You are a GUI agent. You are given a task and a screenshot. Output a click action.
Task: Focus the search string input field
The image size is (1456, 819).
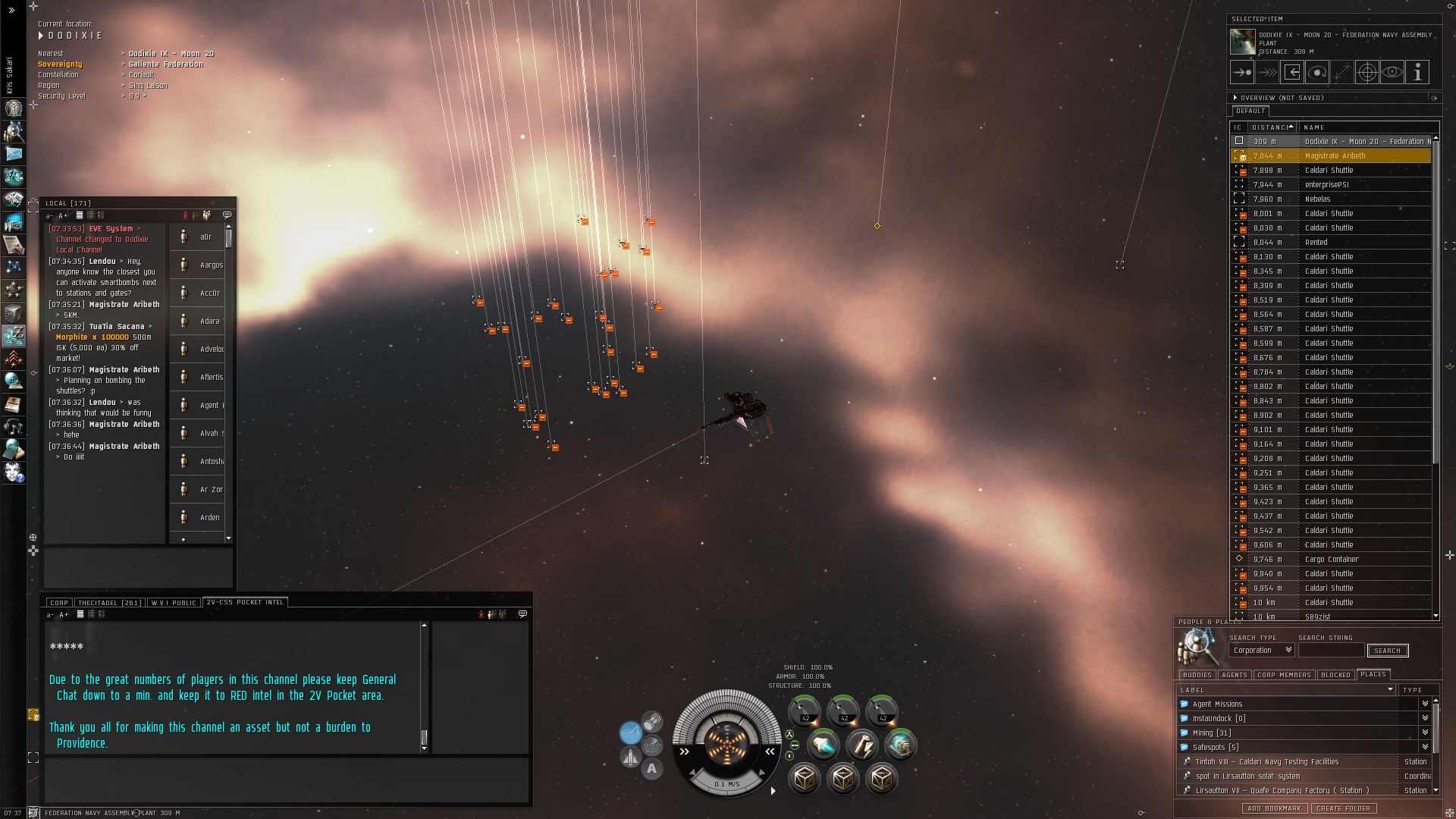click(x=1331, y=651)
